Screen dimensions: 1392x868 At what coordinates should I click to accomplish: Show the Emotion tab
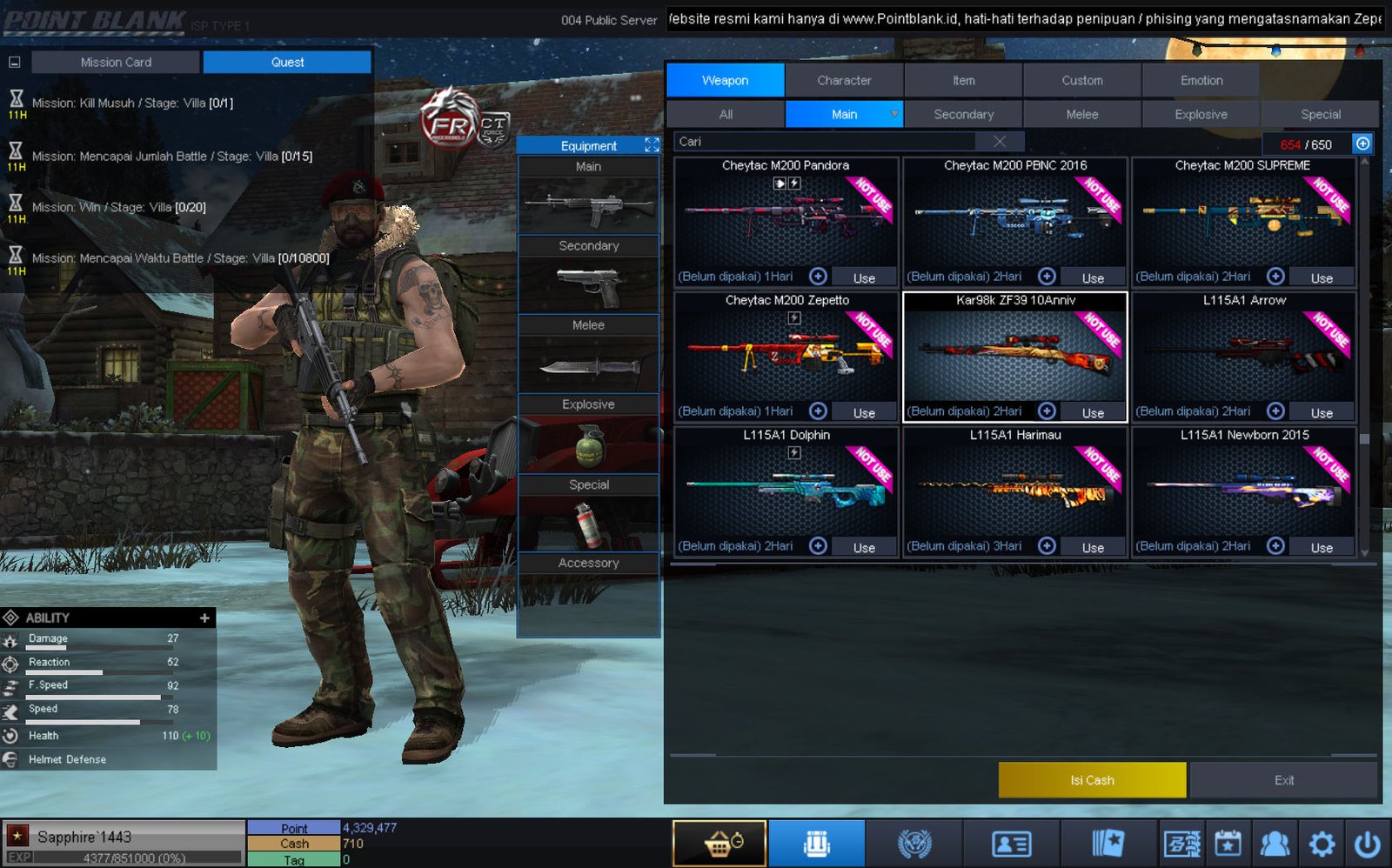(x=1201, y=80)
